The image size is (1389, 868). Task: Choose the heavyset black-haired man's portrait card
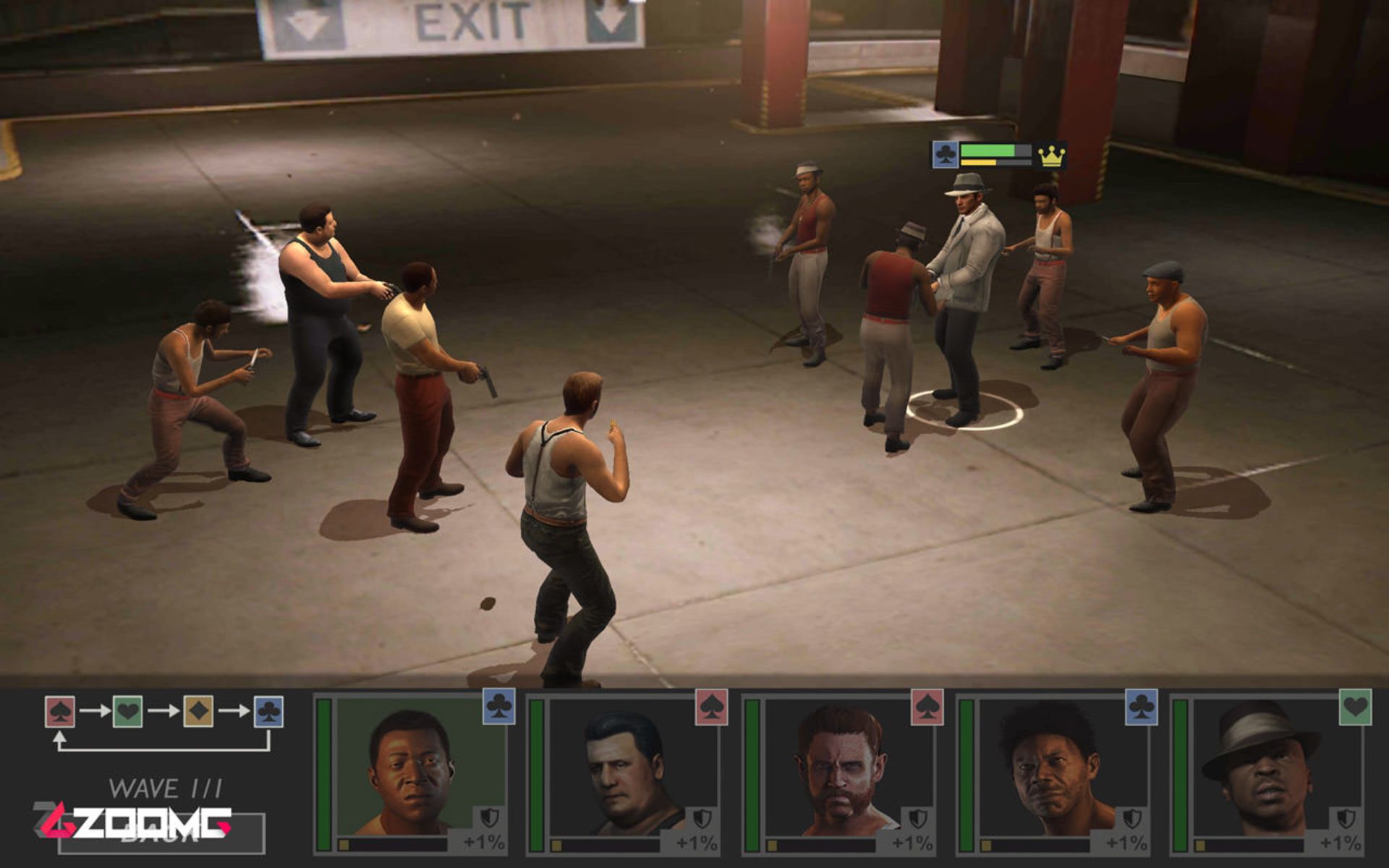click(626, 771)
